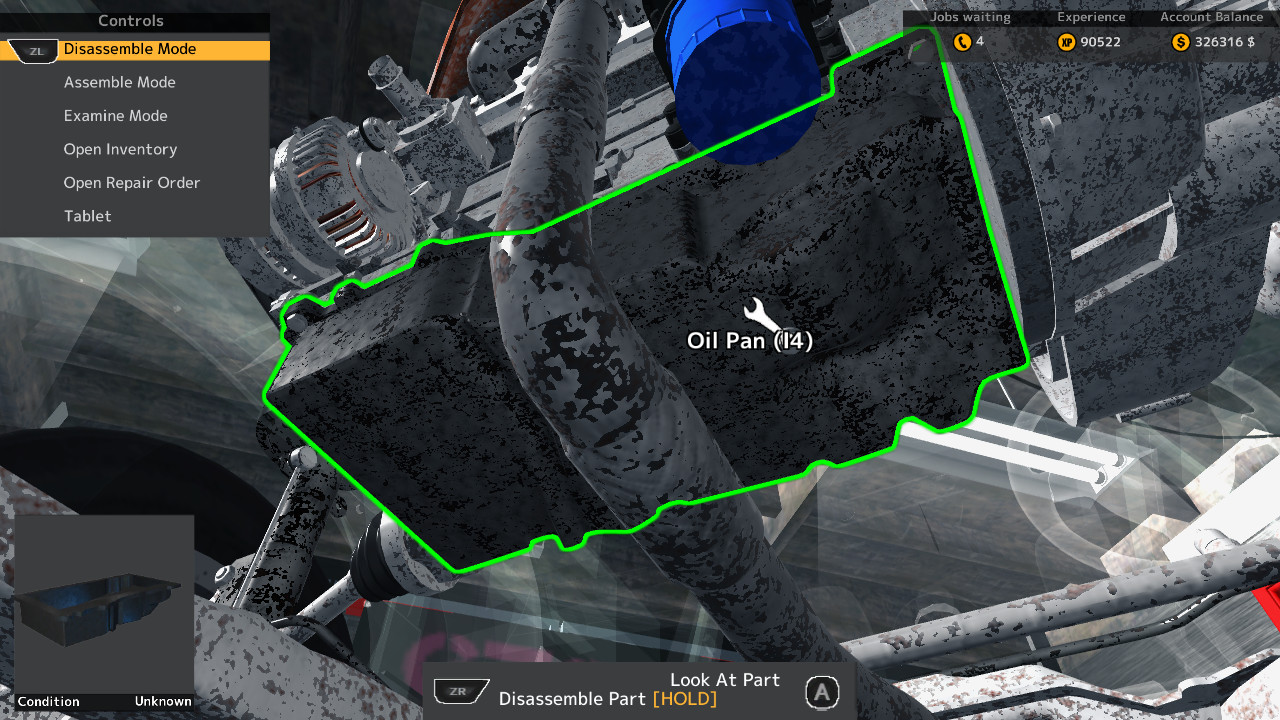
Task: Activate Disassemble Mode
Action: (131, 49)
